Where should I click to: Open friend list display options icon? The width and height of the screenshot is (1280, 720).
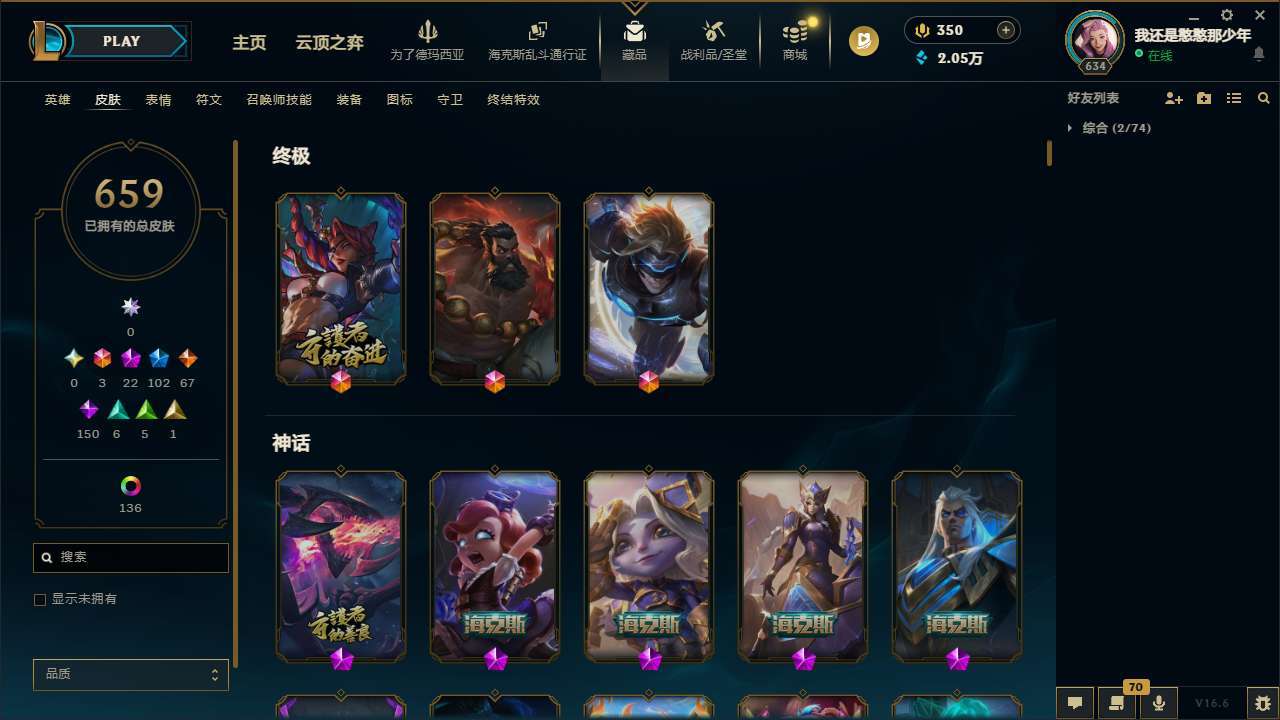point(1234,98)
